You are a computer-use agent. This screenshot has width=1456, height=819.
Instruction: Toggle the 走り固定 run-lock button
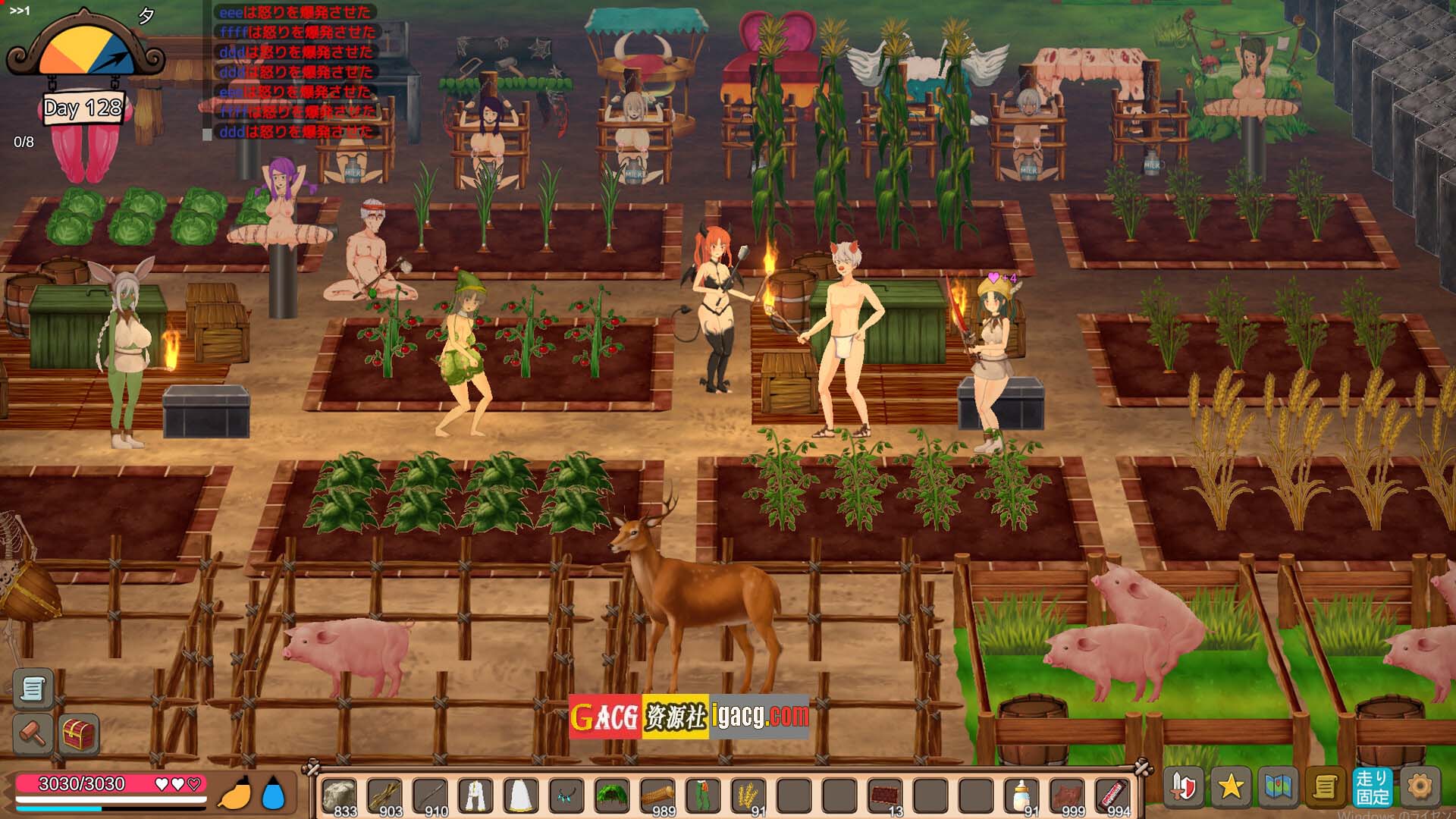[x=1373, y=786]
